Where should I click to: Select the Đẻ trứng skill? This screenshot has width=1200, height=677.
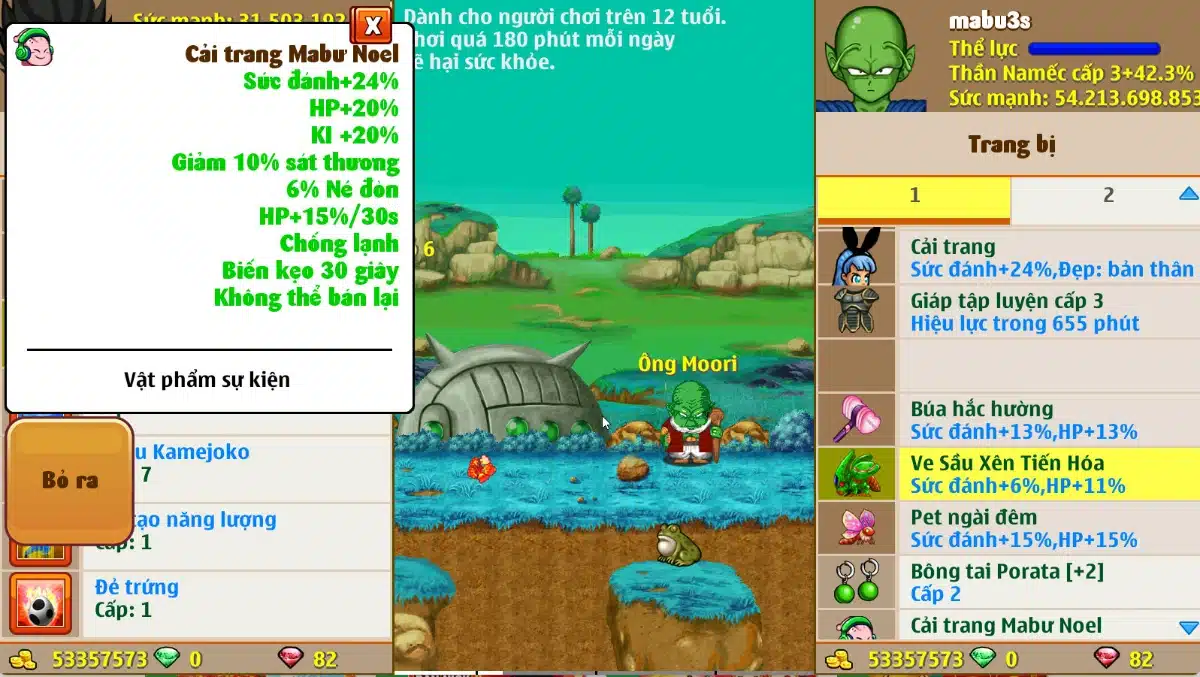pyautogui.click(x=200, y=598)
